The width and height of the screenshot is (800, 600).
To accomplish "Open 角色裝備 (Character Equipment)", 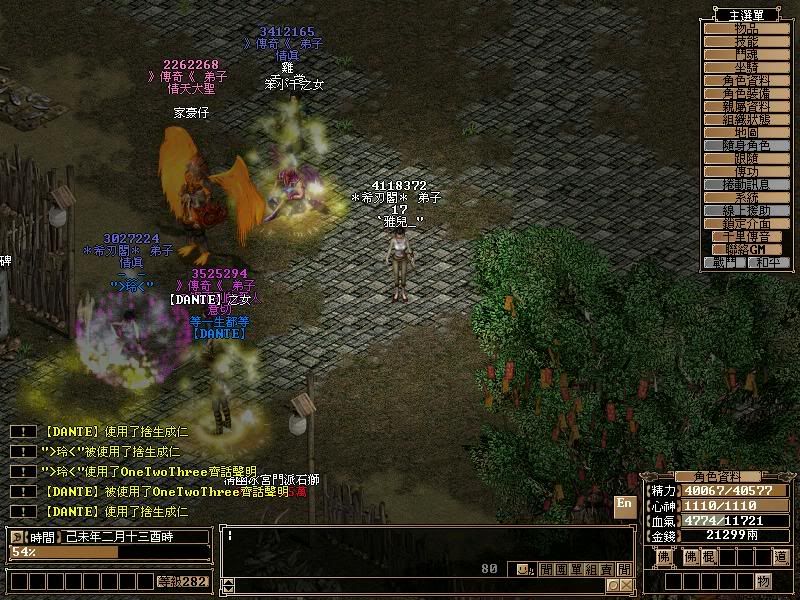I will (746, 93).
